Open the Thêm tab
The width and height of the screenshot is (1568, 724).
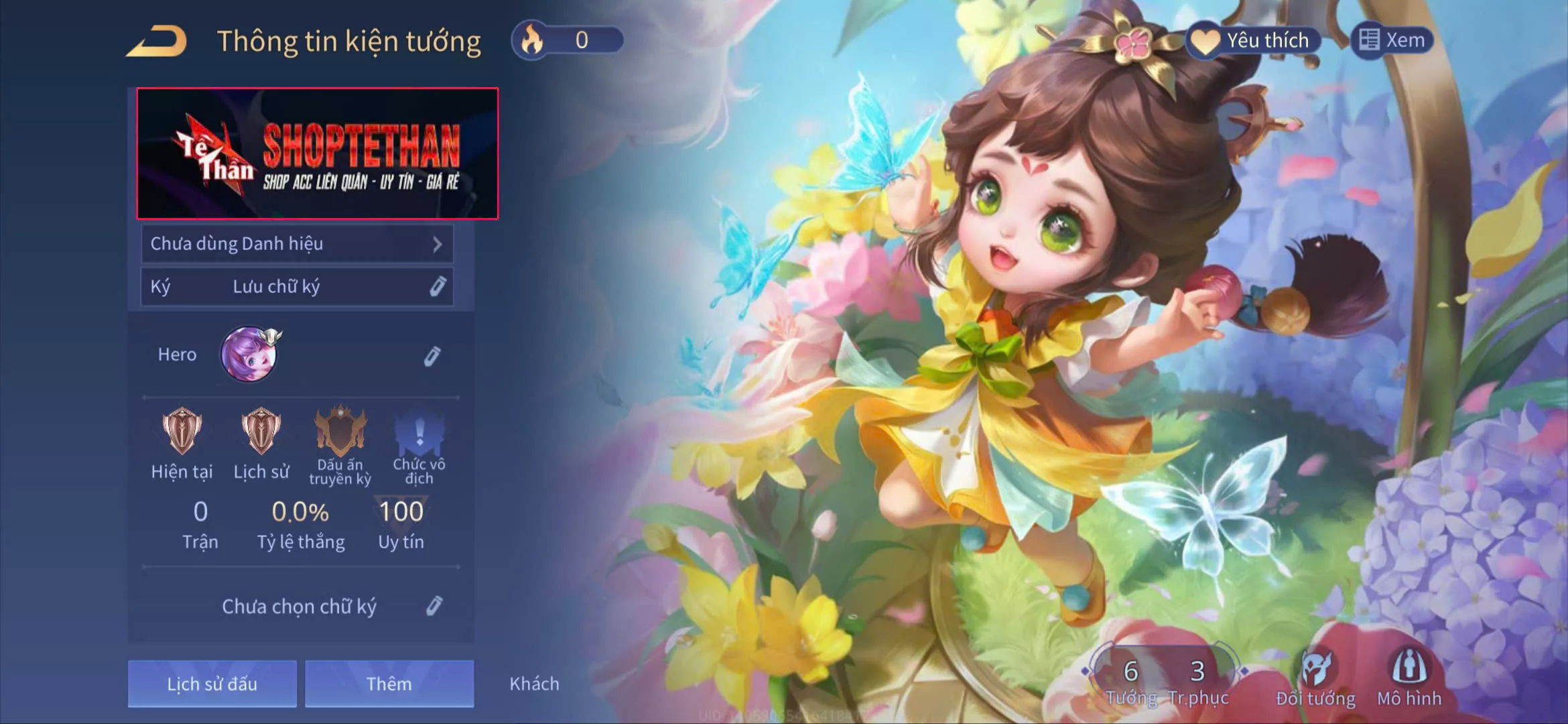point(389,684)
